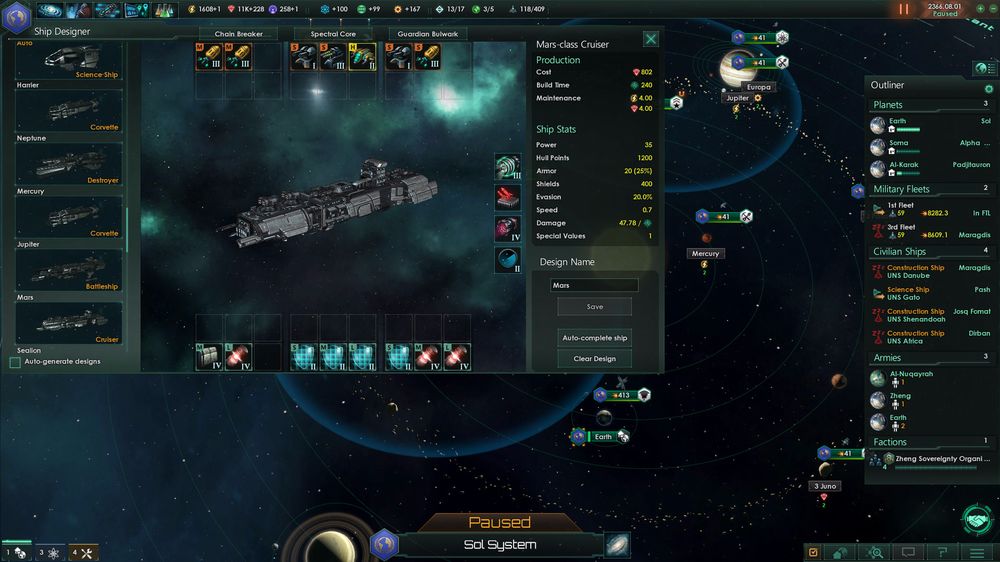The width and height of the screenshot is (1000, 562).
Task: Pick the Harrier Corvette design
Action: pos(69,111)
